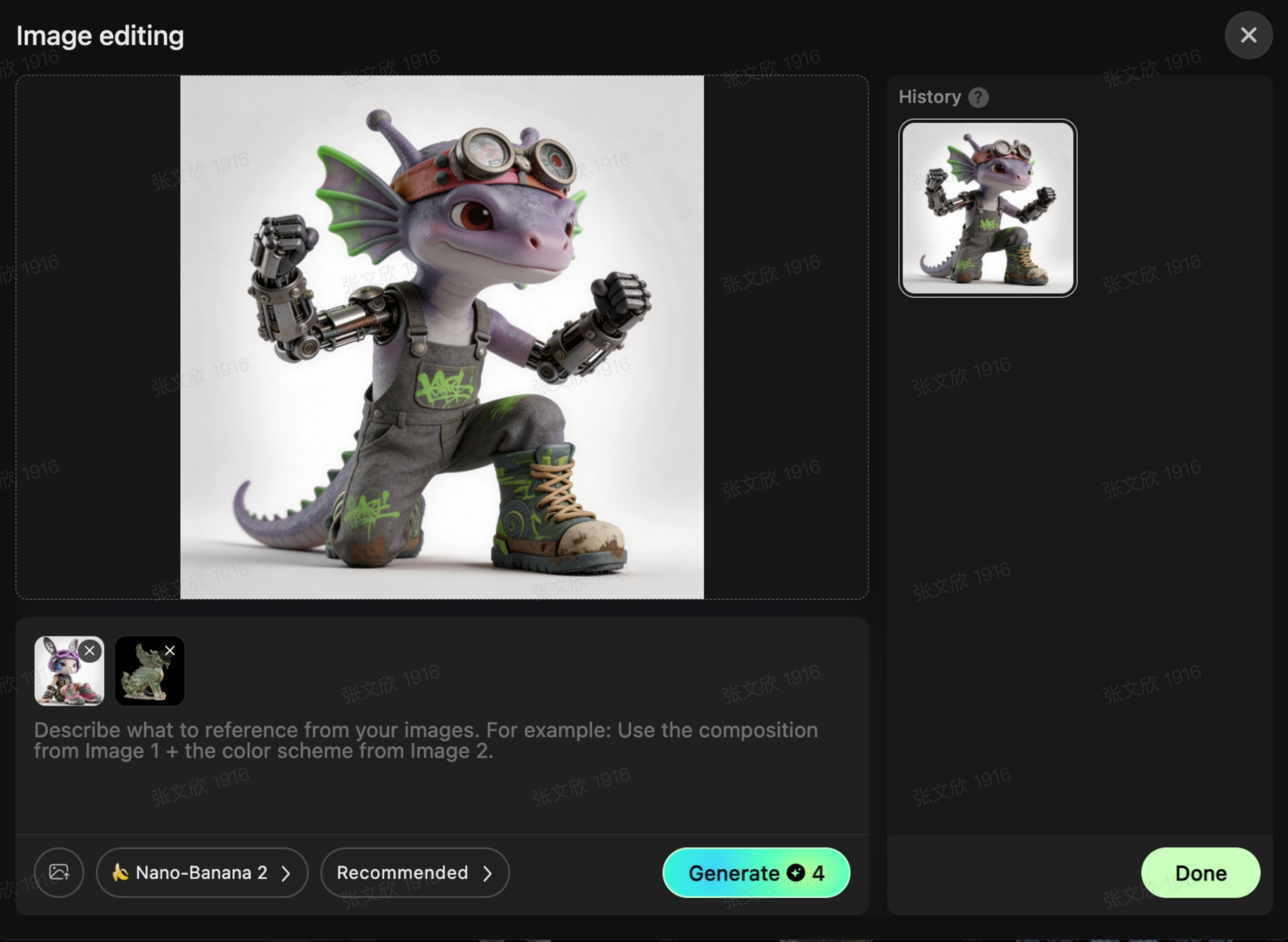This screenshot has width=1288, height=942.
Task: Open the History help question mark
Action: pyautogui.click(x=978, y=98)
